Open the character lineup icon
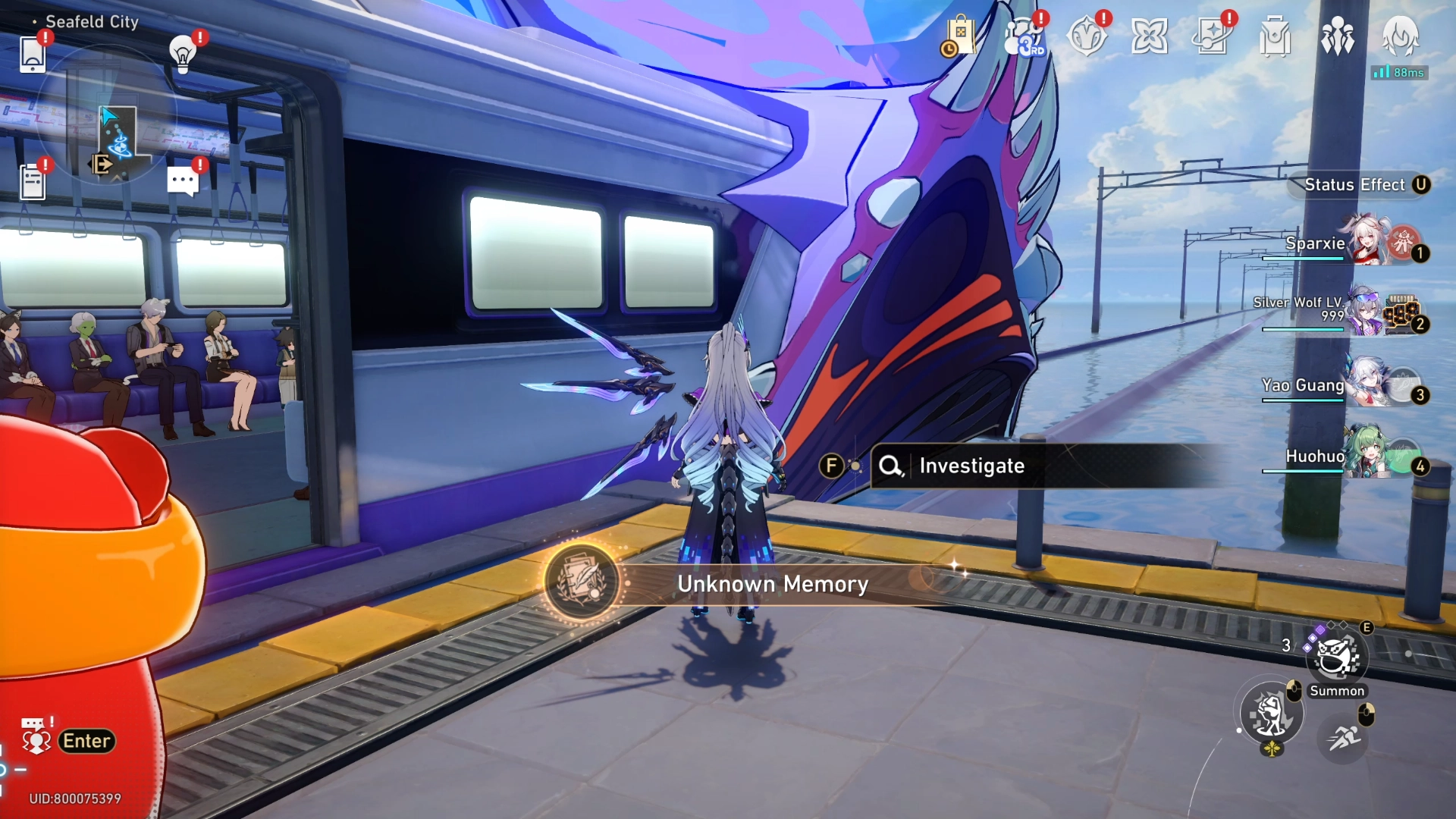The height and width of the screenshot is (819, 1456). [1338, 34]
